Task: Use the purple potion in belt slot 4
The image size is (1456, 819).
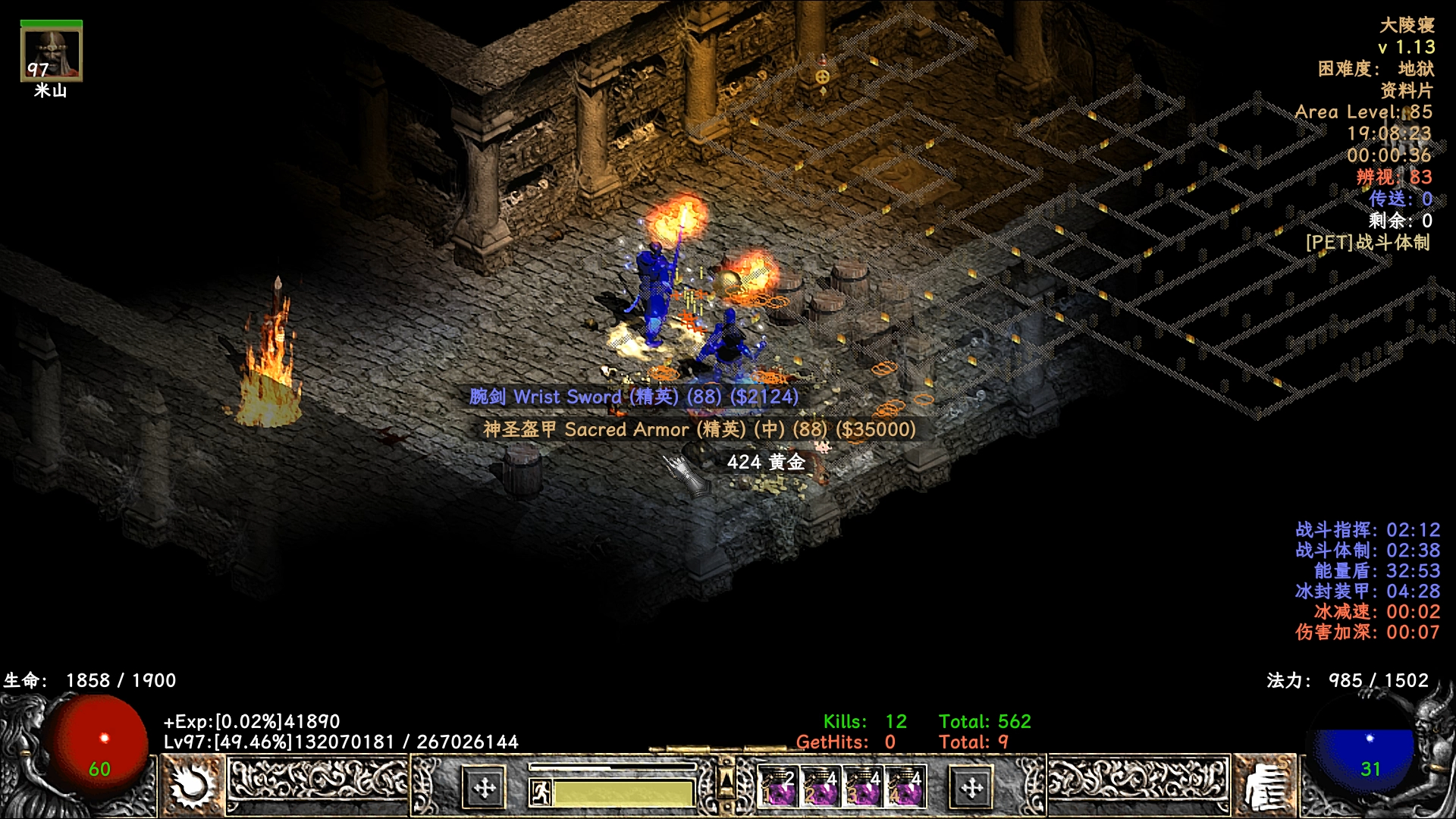Action: [905, 787]
